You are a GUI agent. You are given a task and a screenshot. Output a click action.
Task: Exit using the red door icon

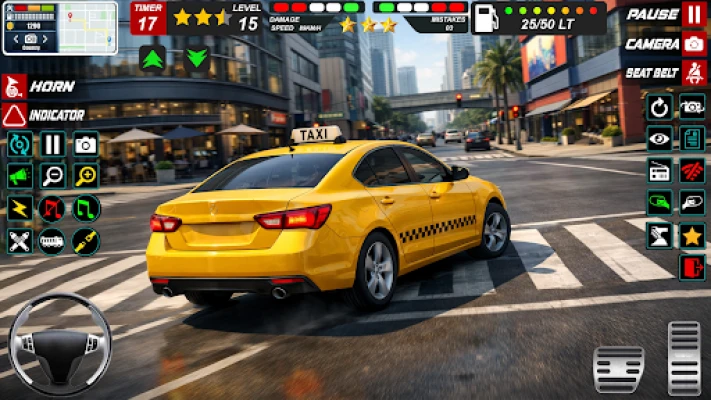coord(692,268)
